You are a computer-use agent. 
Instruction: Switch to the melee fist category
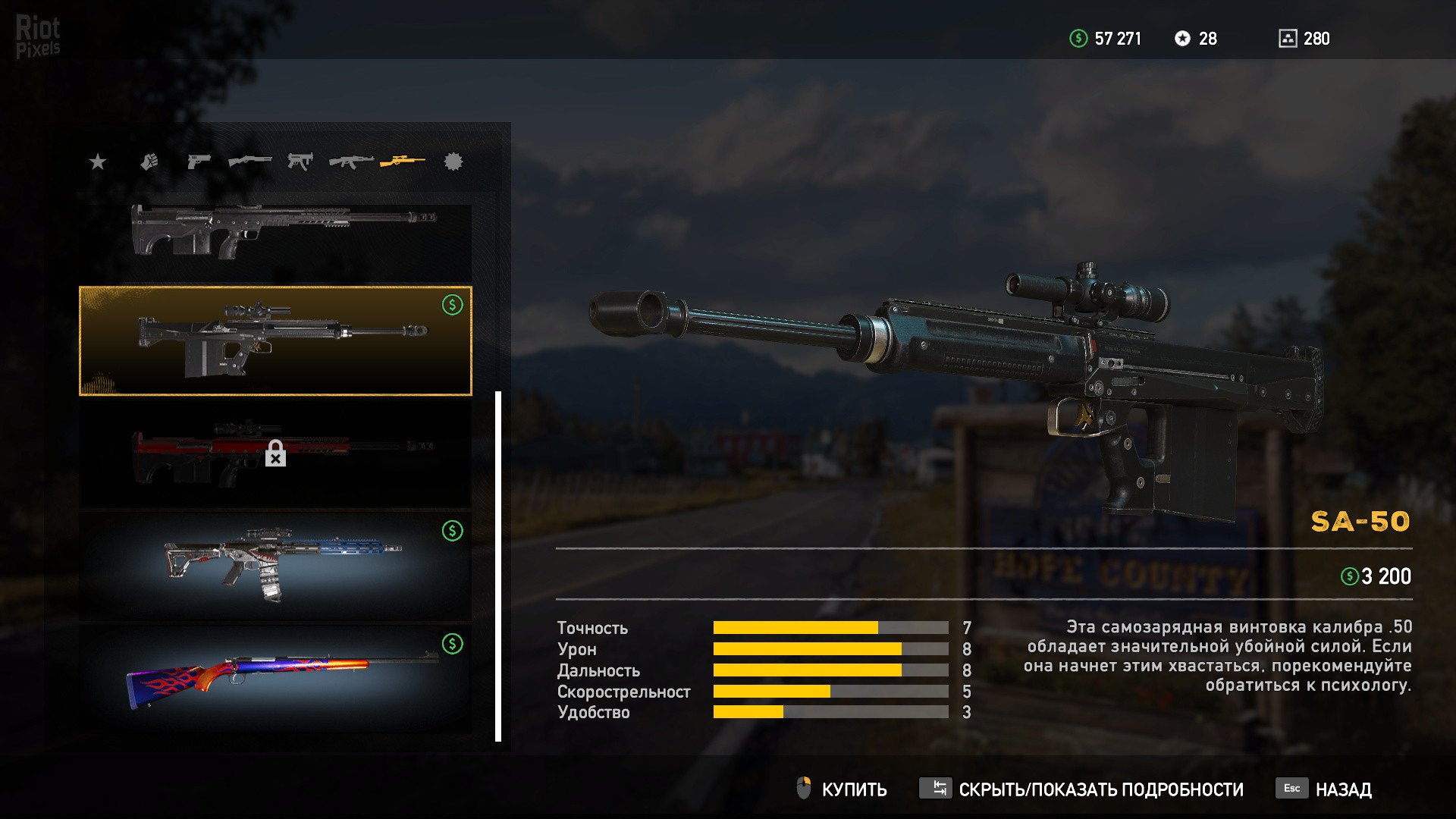[x=149, y=162]
